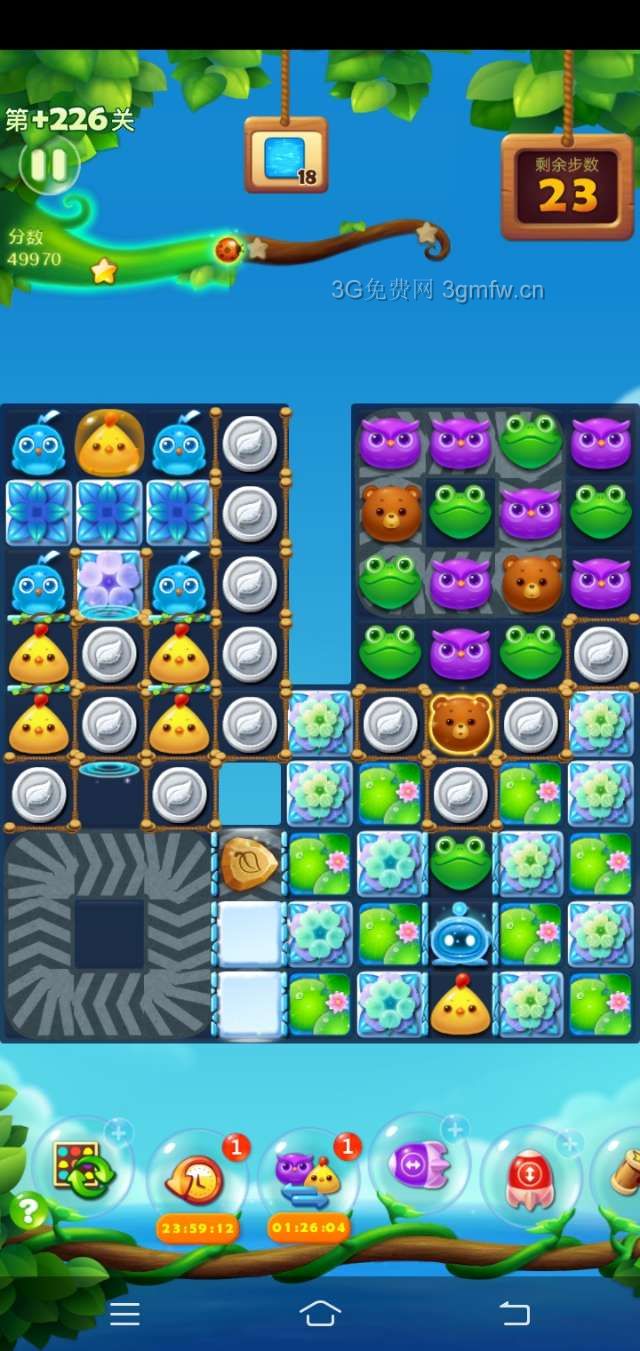Open the Android menu navigation button
This screenshot has height=1351, width=640.
coord(125,1314)
